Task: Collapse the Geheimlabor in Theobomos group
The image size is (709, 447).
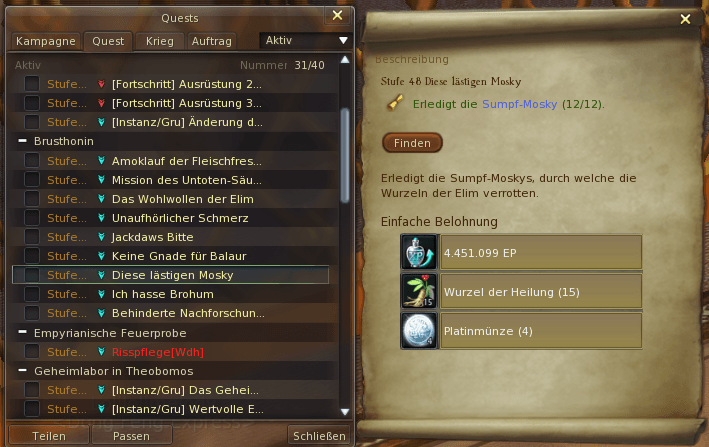Action: [x=22, y=370]
